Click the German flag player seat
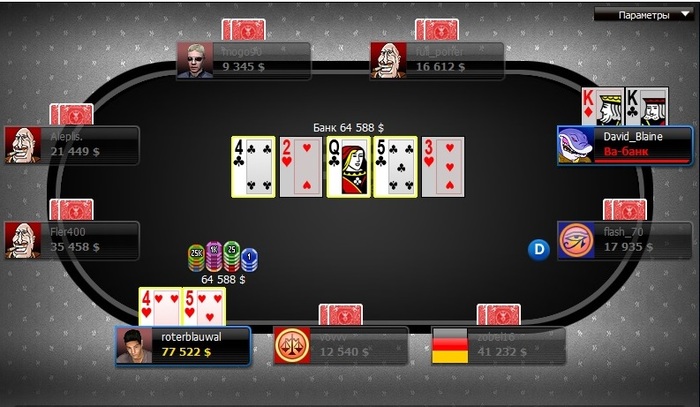The height and width of the screenshot is (407, 700). (497, 346)
